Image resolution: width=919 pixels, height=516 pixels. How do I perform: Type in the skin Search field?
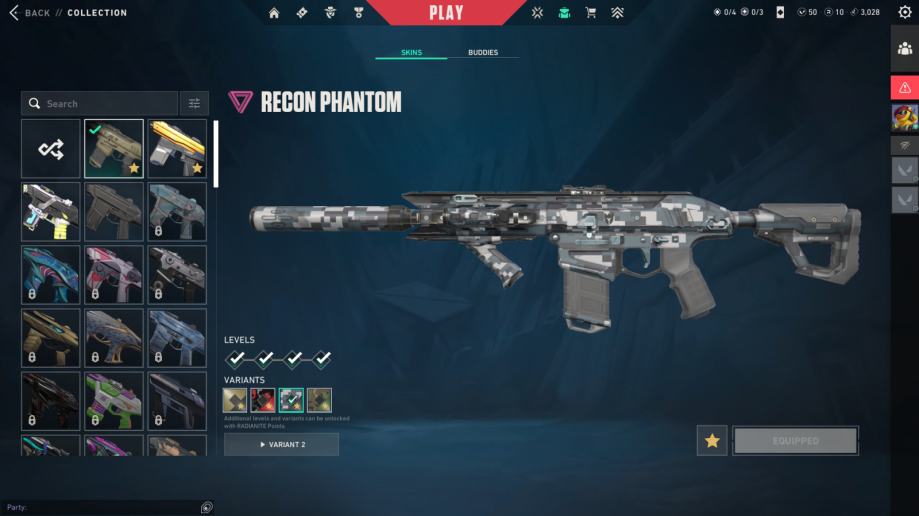coord(100,103)
